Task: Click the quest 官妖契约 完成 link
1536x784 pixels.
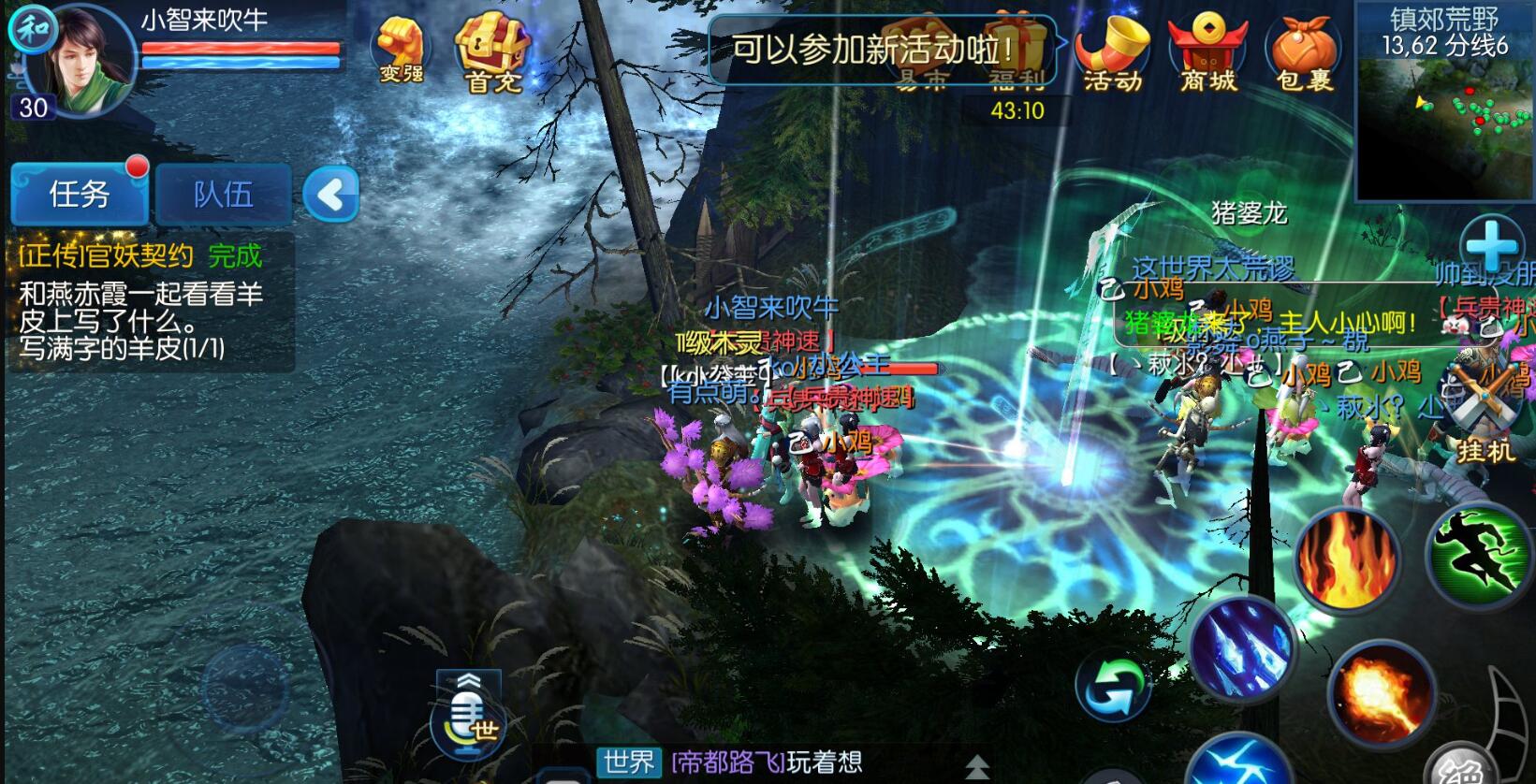Action: pos(131,254)
